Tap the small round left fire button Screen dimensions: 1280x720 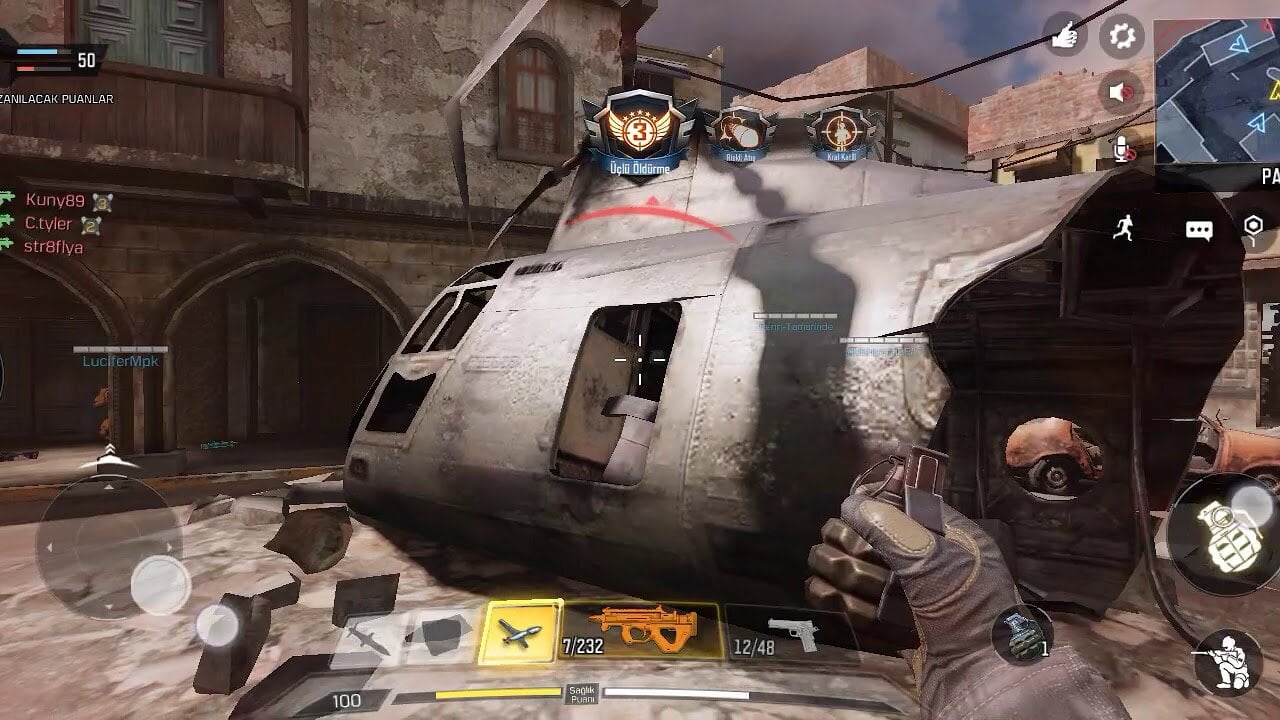pyautogui.click(x=216, y=626)
